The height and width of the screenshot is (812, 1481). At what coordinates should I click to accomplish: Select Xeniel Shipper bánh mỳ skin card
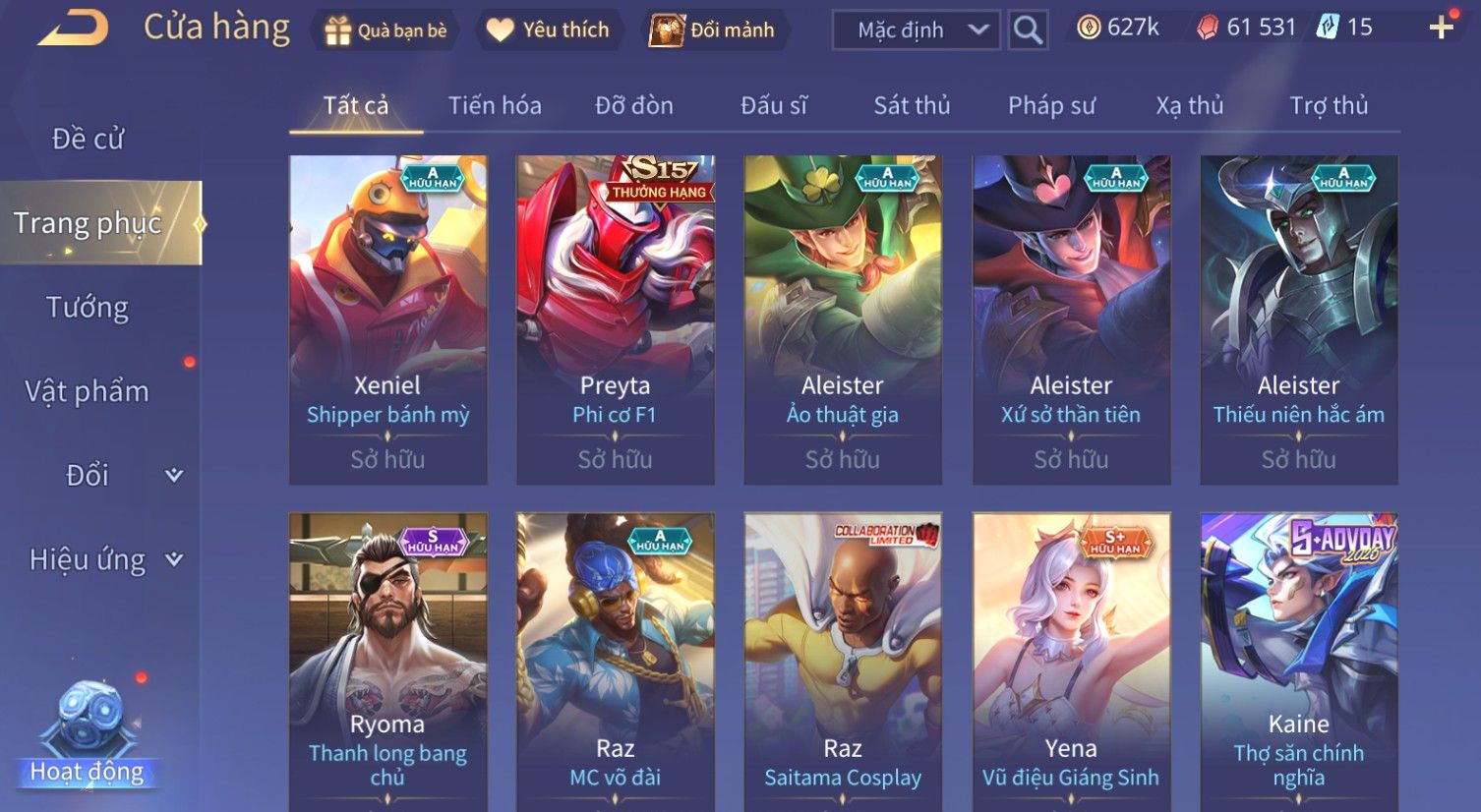pos(387,319)
